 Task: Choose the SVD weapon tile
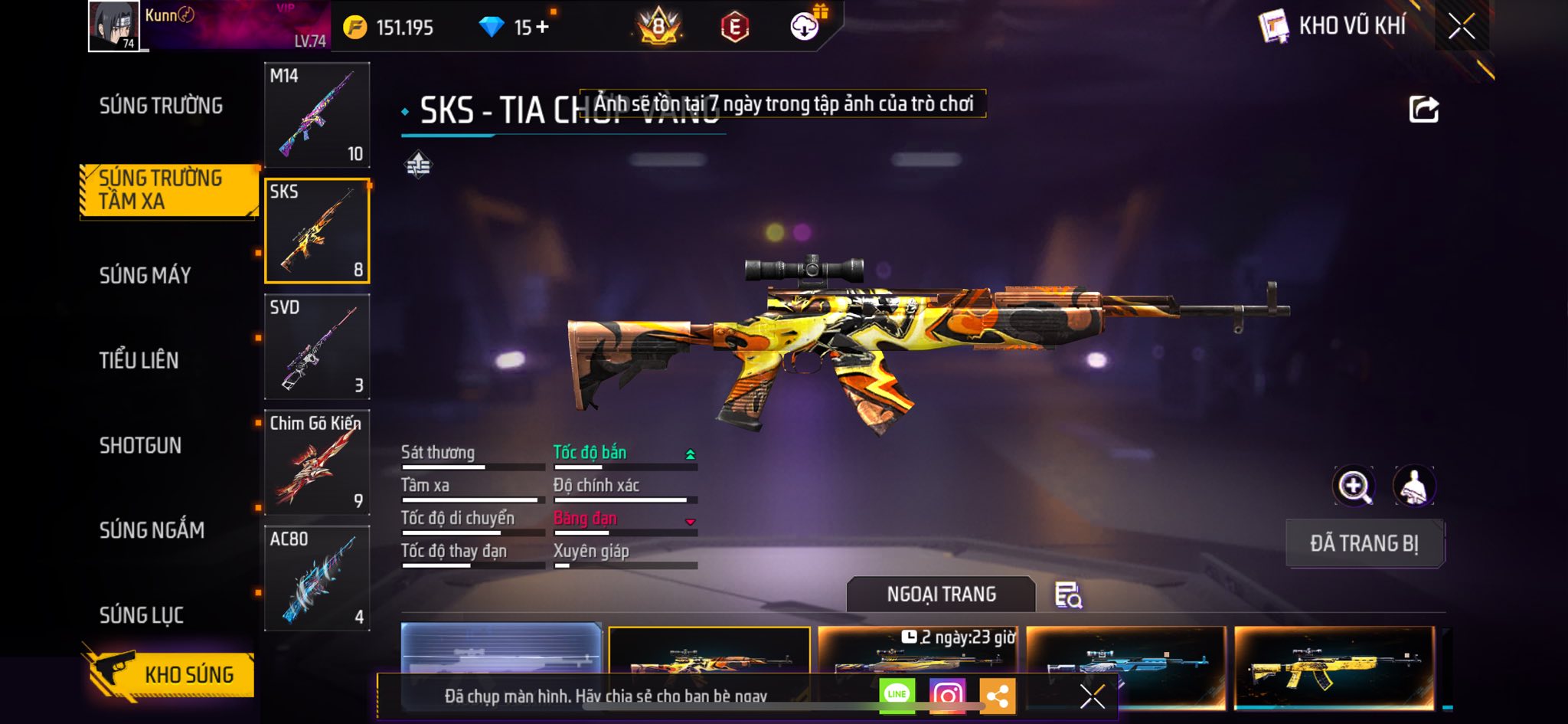point(317,346)
